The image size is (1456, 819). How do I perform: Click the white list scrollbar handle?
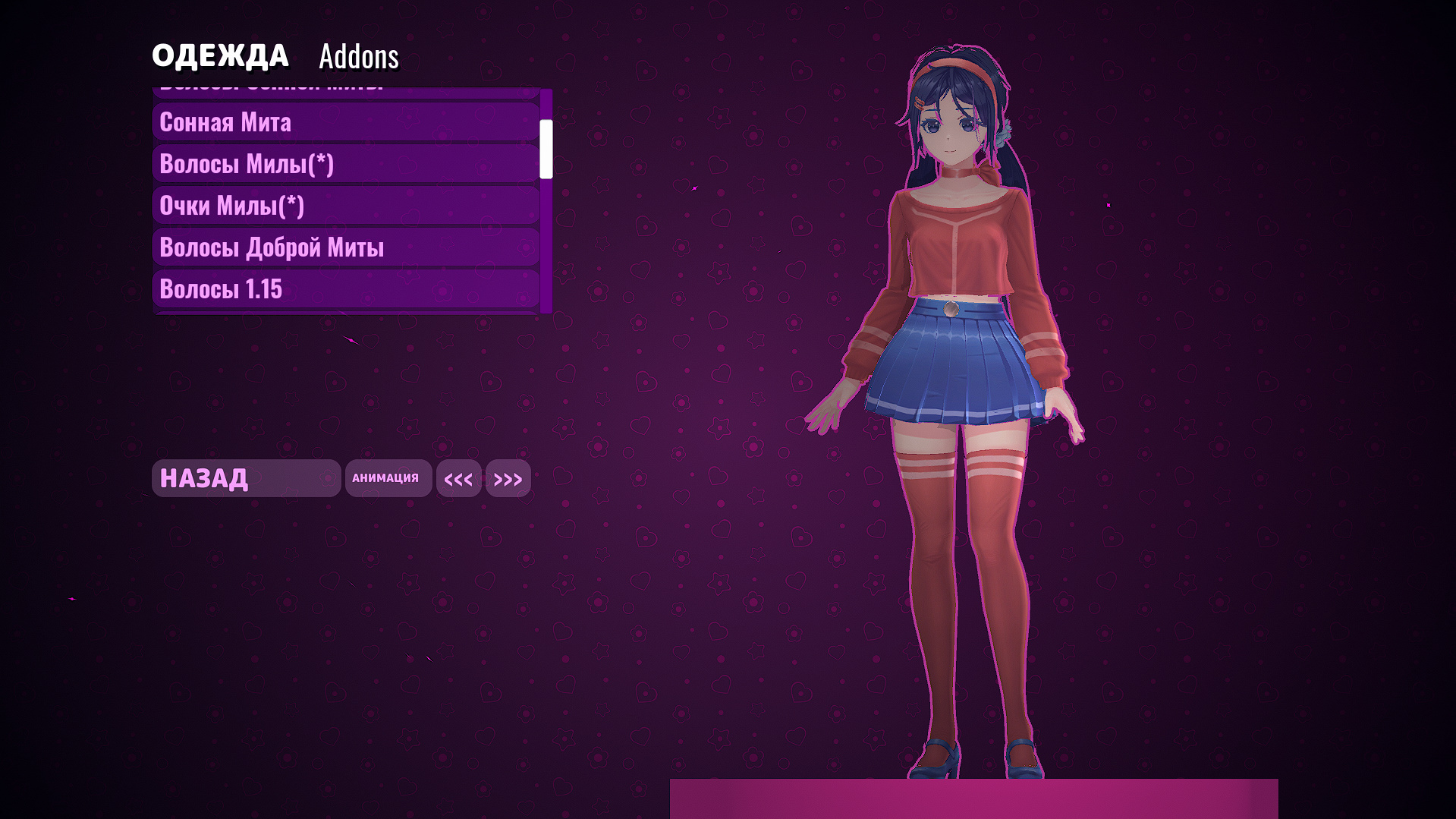click(x=546, y=149)
